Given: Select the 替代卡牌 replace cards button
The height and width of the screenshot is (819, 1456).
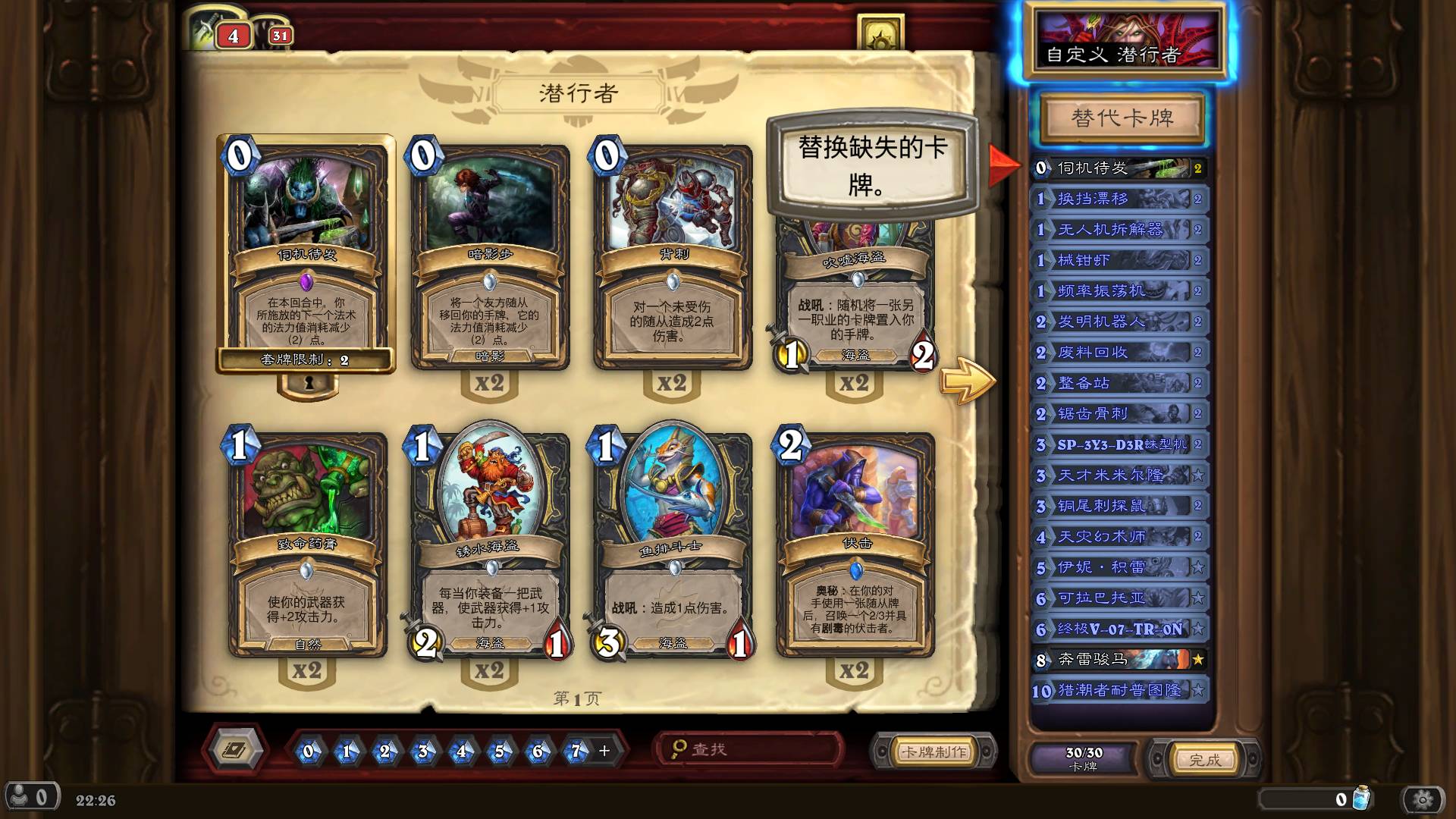Looking at the screenshot, I should [x=1122, y=118].
